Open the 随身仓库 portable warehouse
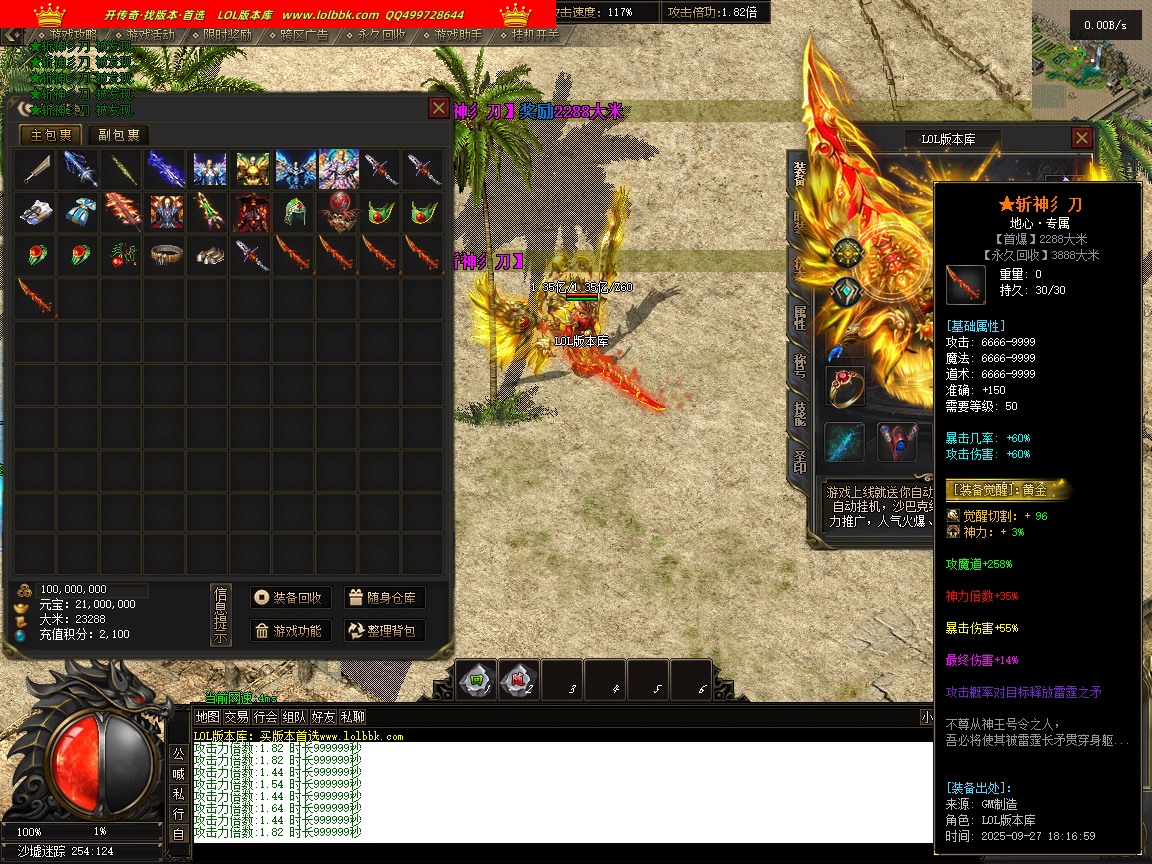The width and height of the screenshot is (1152, 864). (x=384, y=598)
